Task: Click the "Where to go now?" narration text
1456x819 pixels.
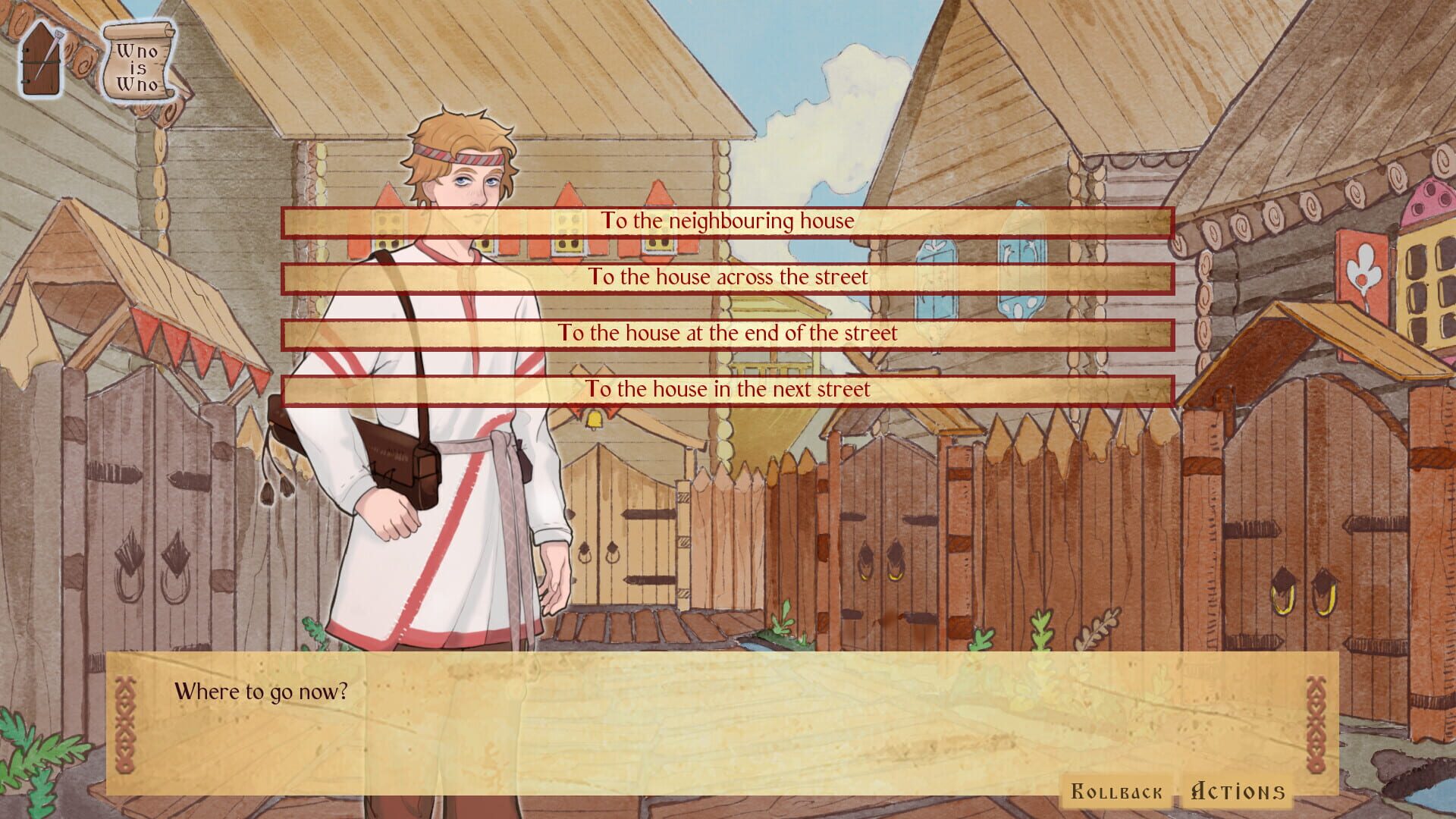Action: (x=261, y=691)
